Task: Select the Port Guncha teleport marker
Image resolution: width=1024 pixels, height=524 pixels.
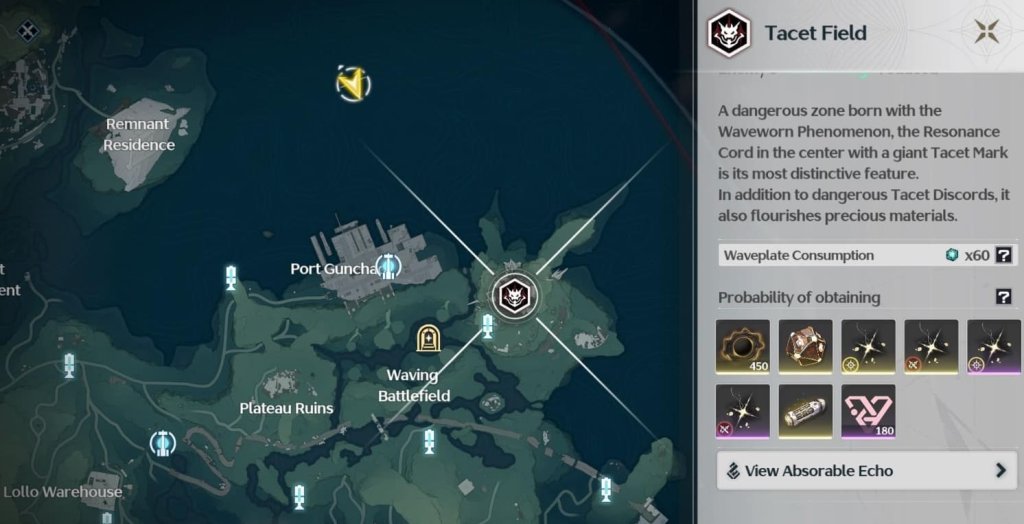Action: 387,266
